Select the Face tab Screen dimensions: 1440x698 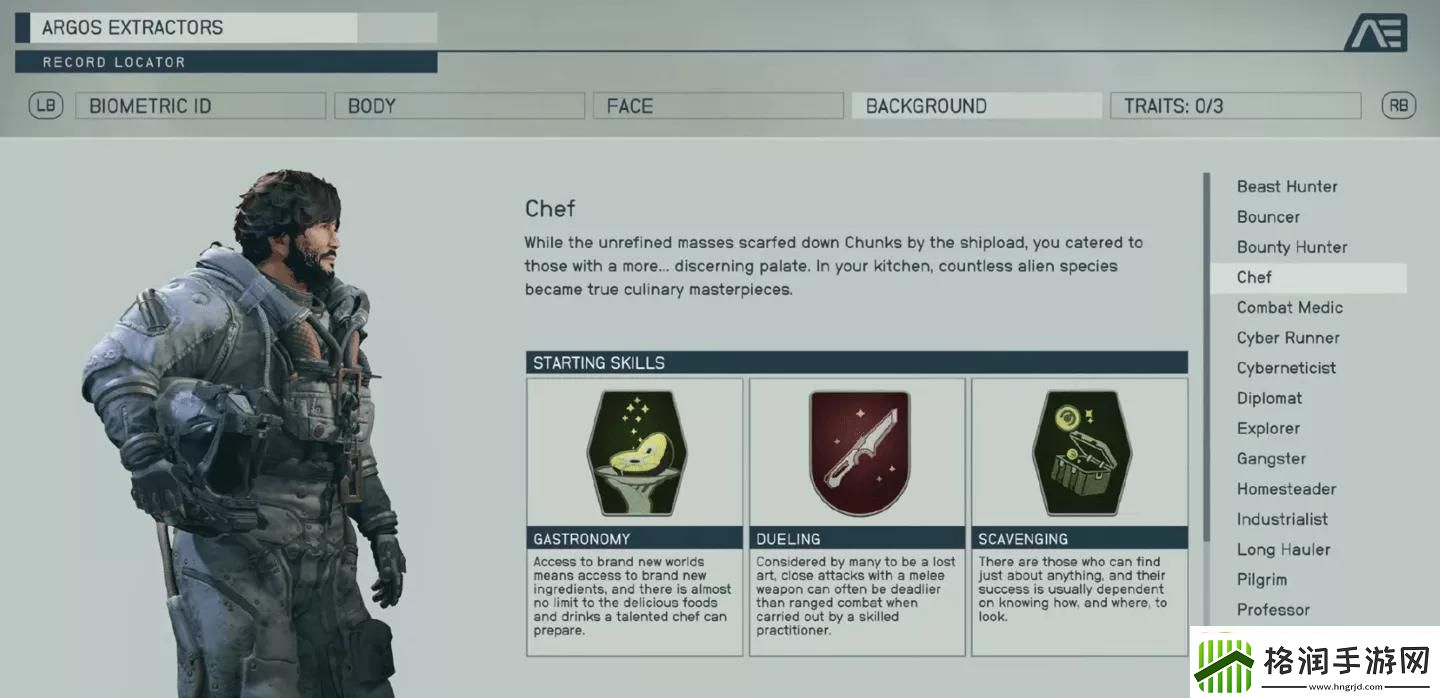click(717, 106)
